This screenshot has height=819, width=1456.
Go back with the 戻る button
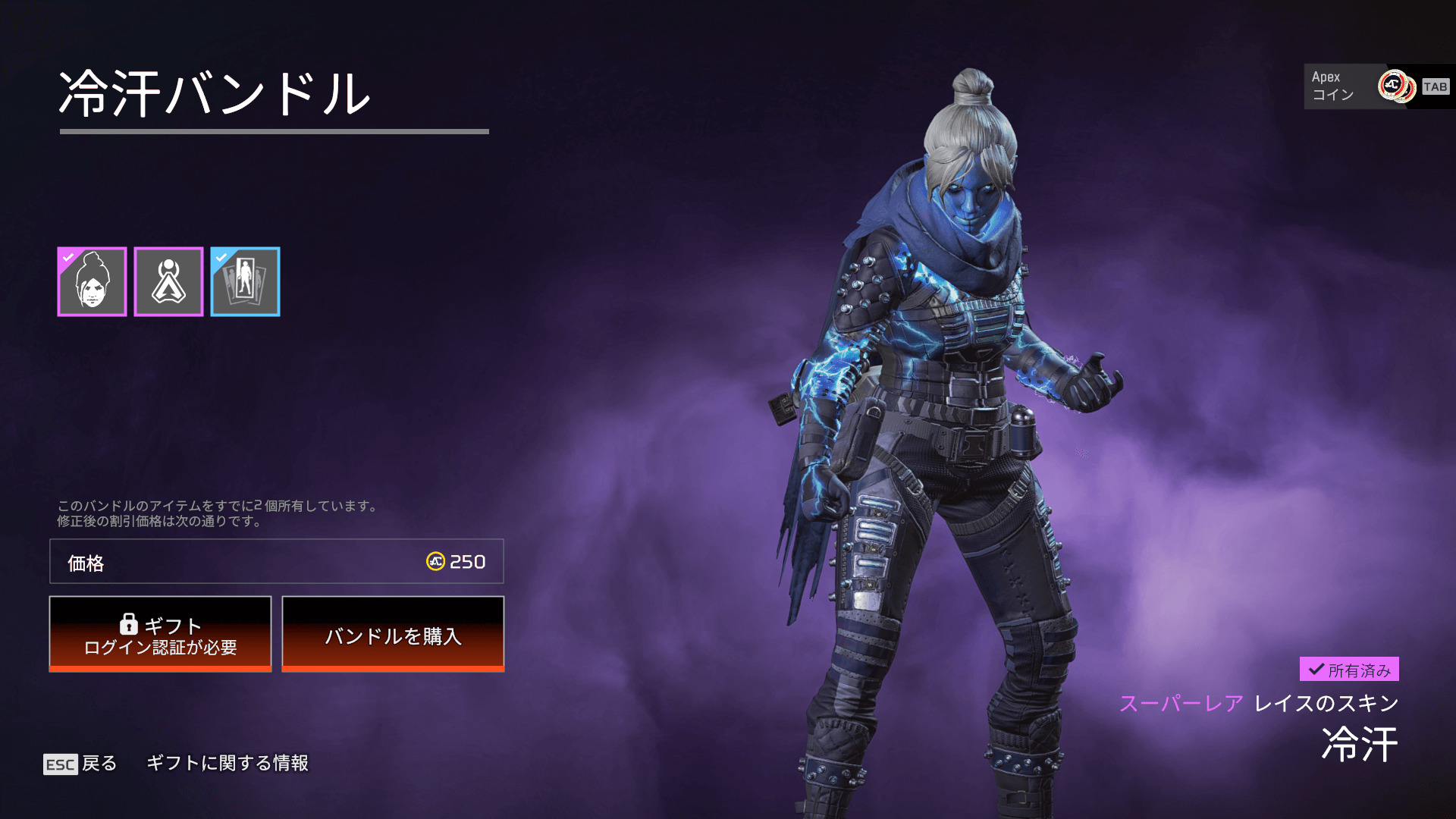[80, 763]
